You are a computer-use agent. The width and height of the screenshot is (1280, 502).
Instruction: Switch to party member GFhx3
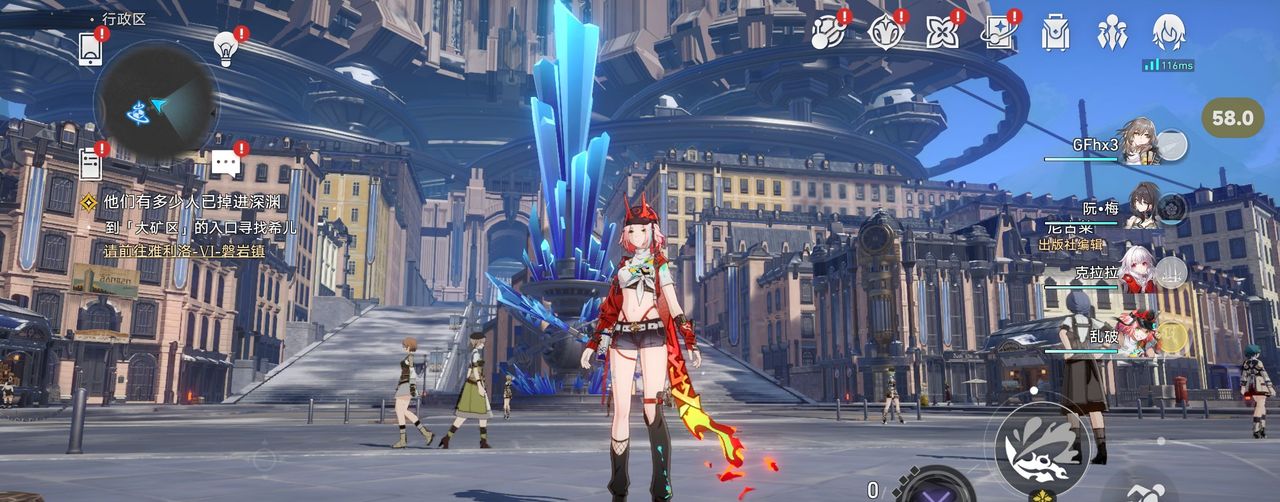(1140, 144)
